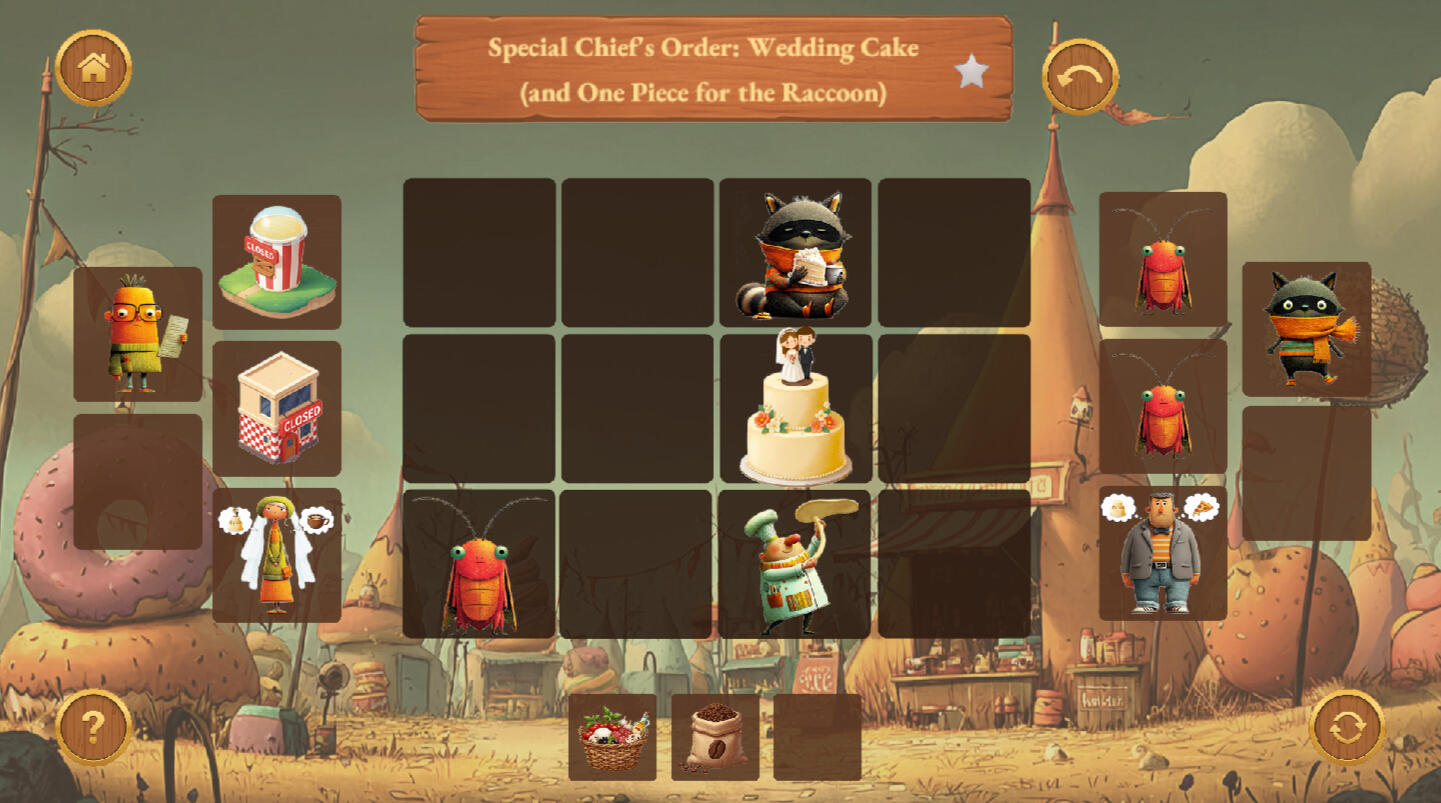The height and width of the screenshot is (803, 1441).
Task: Pick the carrot waiter holding a list
Action: click(x=138, y=334)
